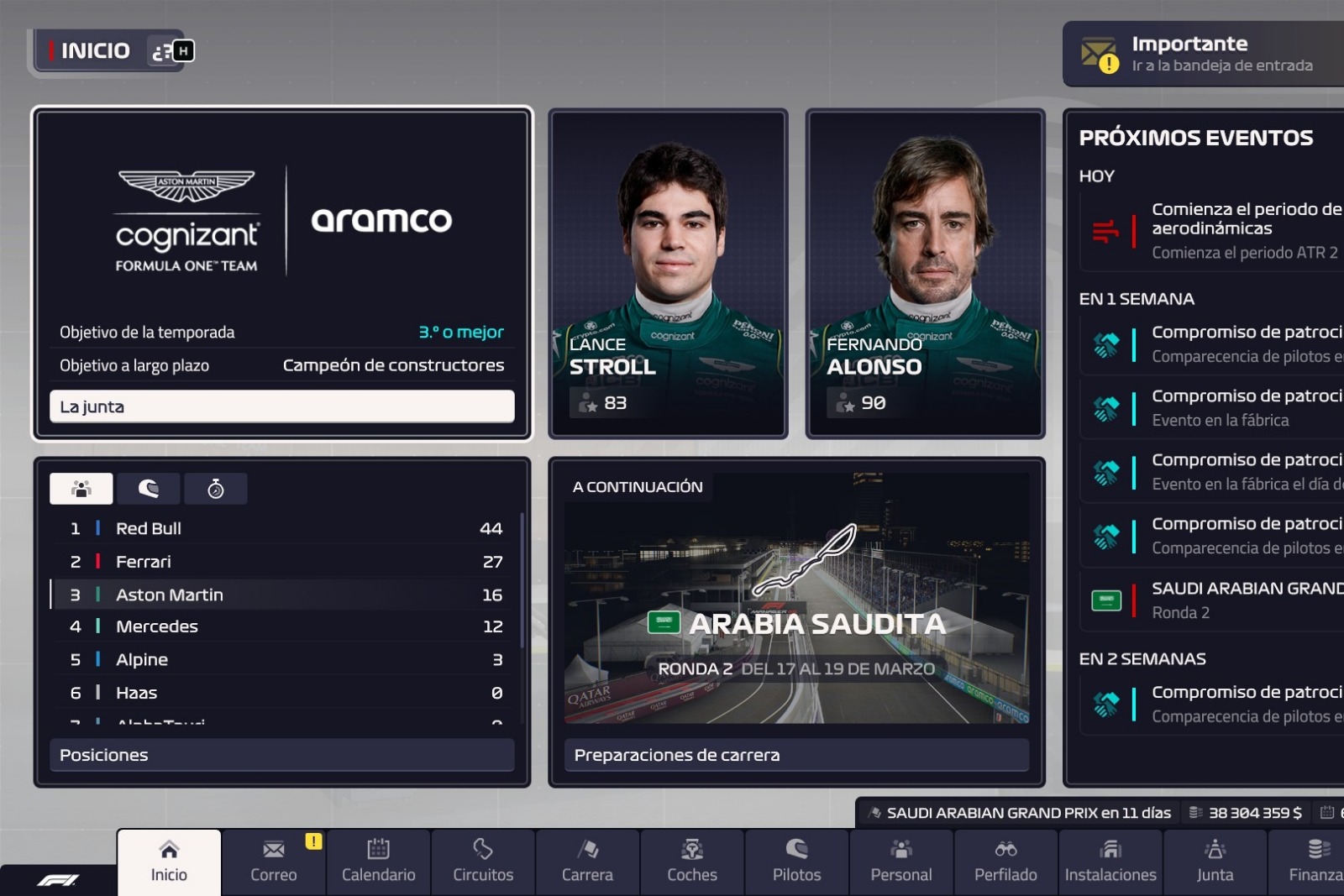This screenshot has width=1344, height=896.
Task: Go to Circuitos section
Action: pyautogui.click(x=483, y=862)
